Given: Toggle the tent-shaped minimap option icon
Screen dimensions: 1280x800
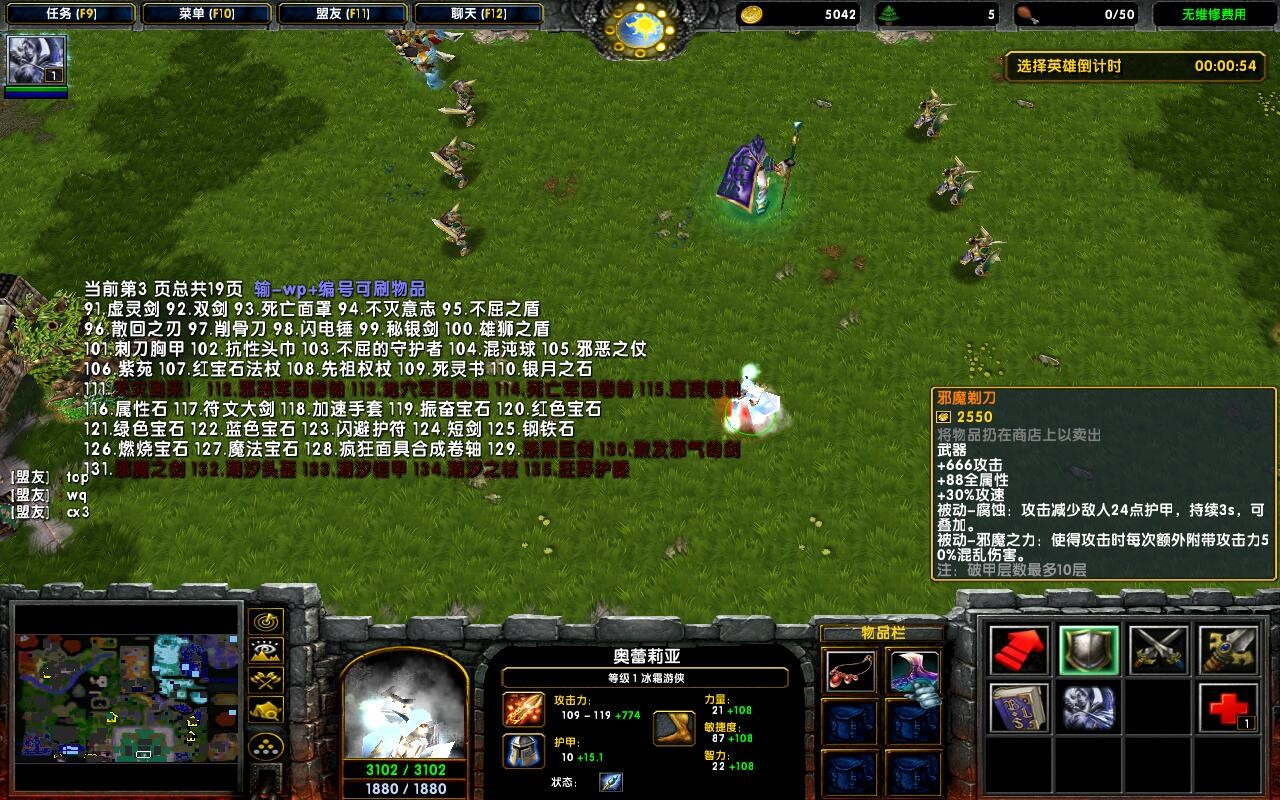Looking at the screenshot, I should point(265,709).
